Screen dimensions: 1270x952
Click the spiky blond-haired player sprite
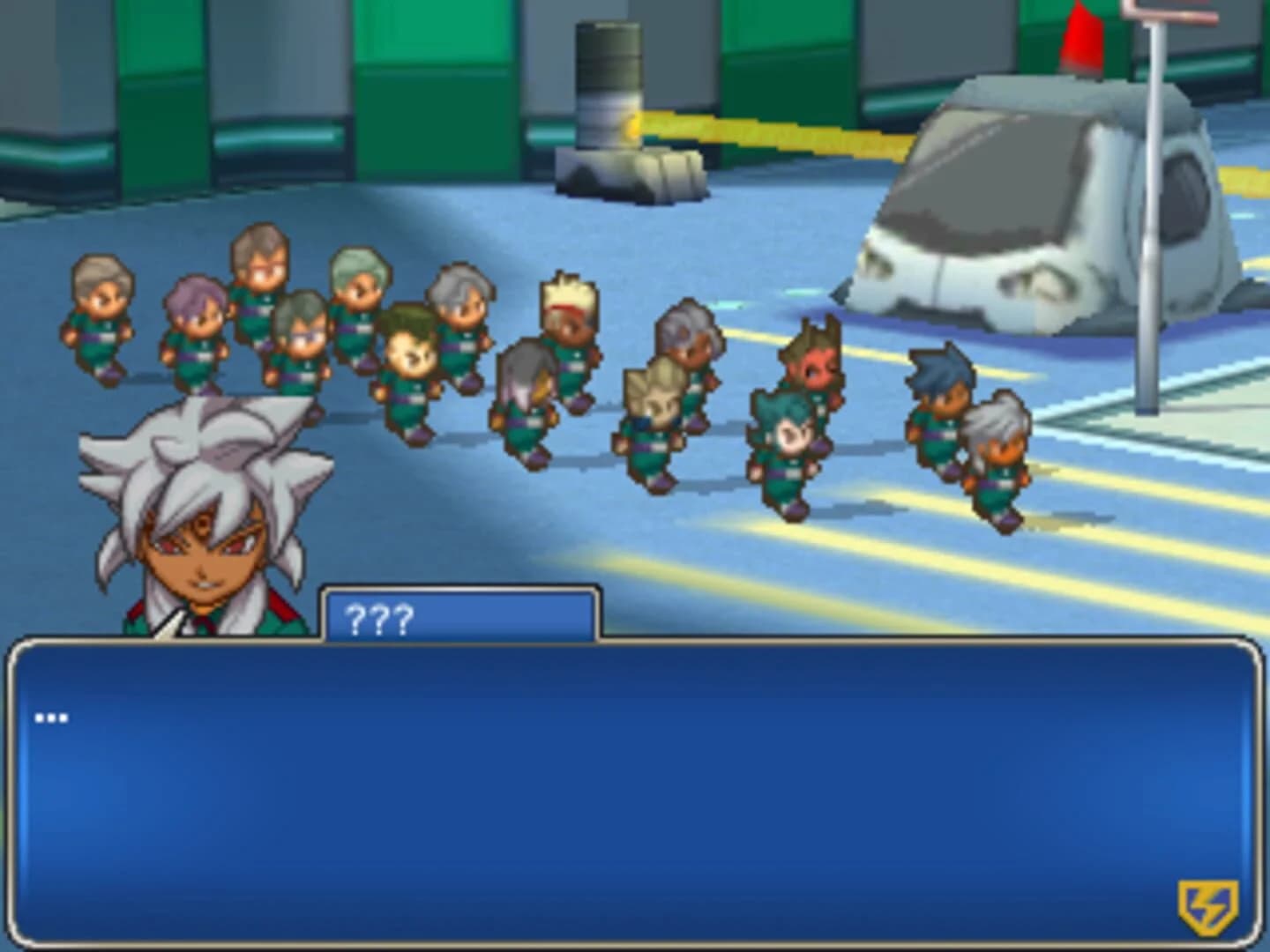click(x=569, y=317)
